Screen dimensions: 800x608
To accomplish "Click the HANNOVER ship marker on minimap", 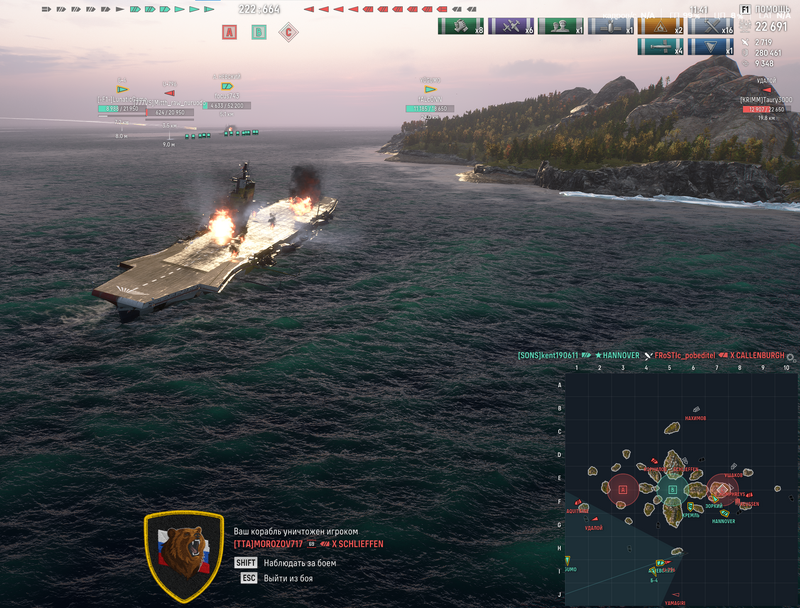I will (723, 513).
